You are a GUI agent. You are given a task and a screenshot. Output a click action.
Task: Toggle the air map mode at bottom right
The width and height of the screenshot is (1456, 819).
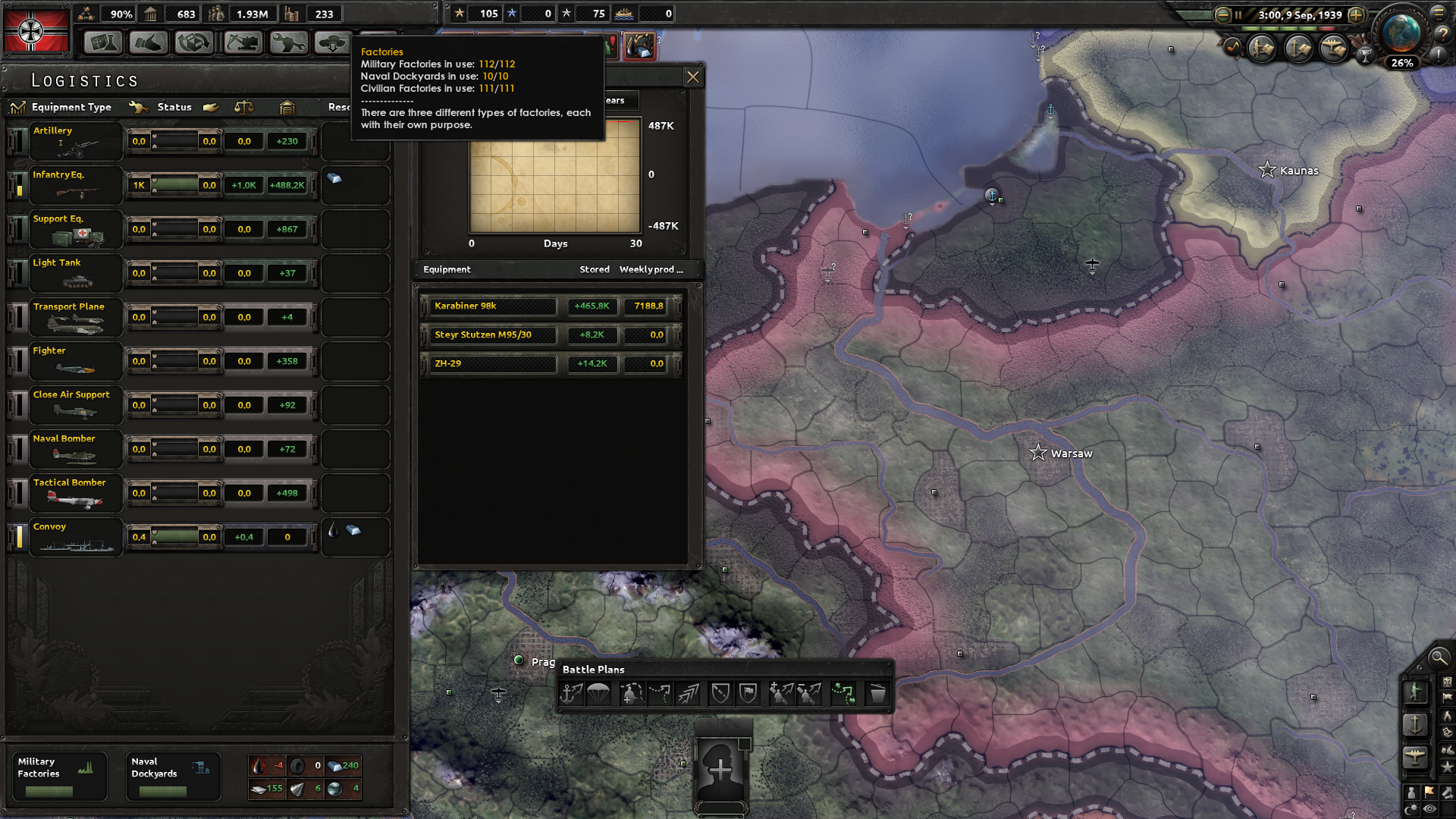[1416, 756]
